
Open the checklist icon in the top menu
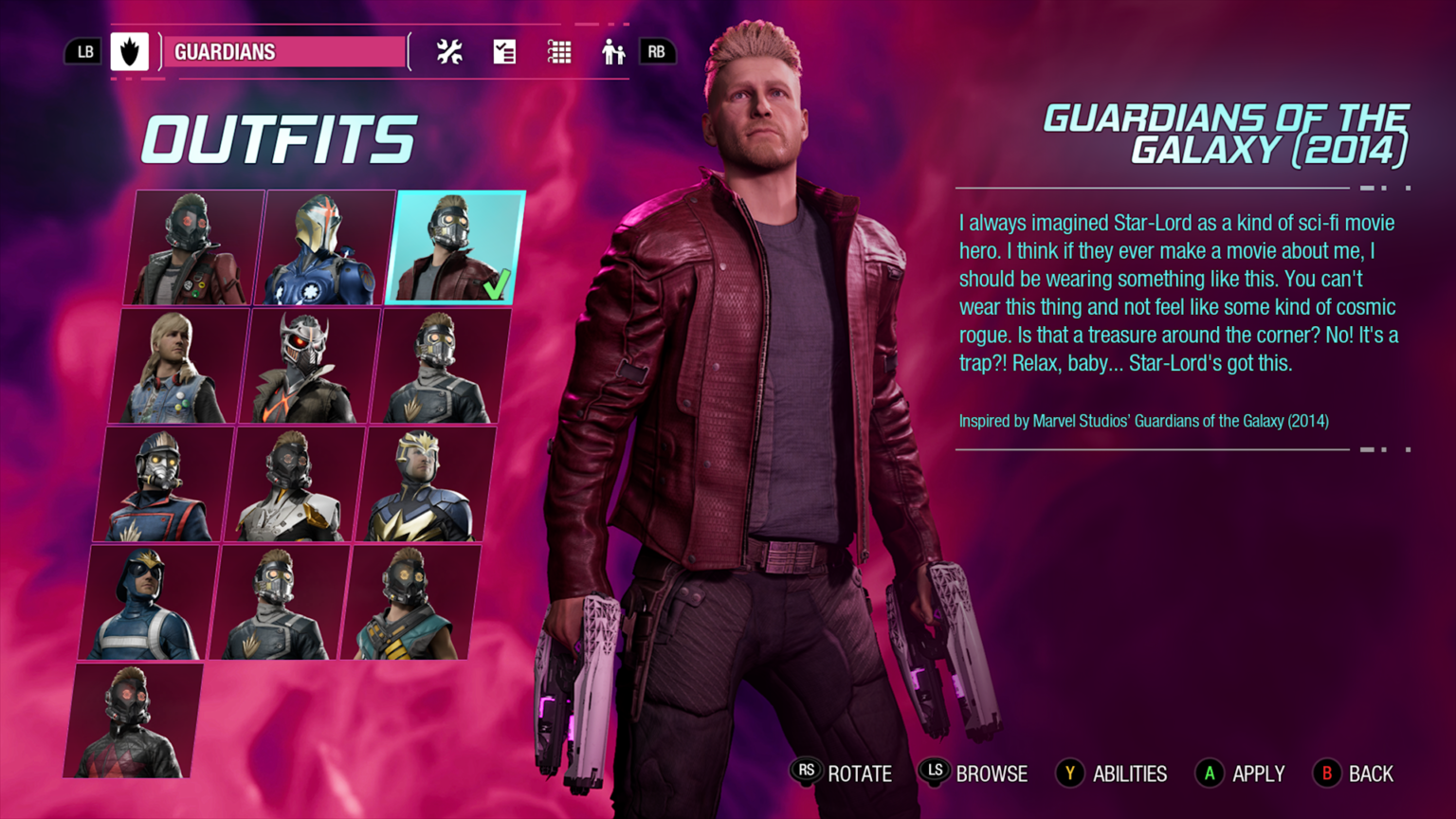(503, 52)
